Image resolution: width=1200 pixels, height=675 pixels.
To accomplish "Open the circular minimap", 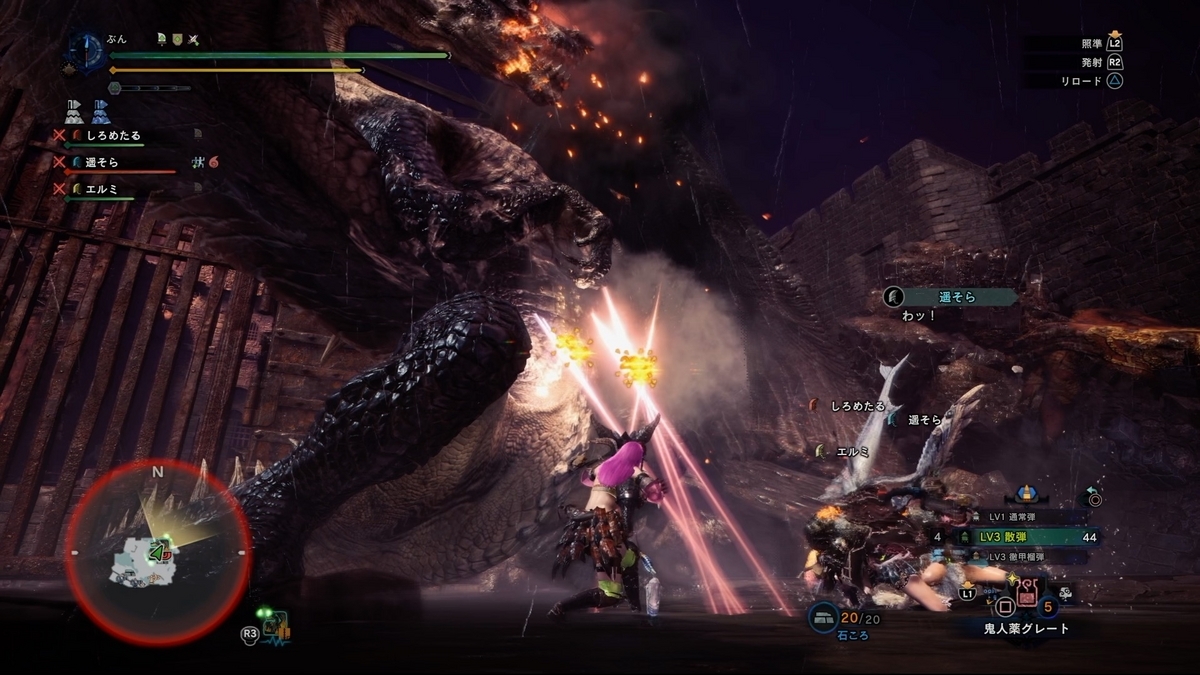I will 158,551.
